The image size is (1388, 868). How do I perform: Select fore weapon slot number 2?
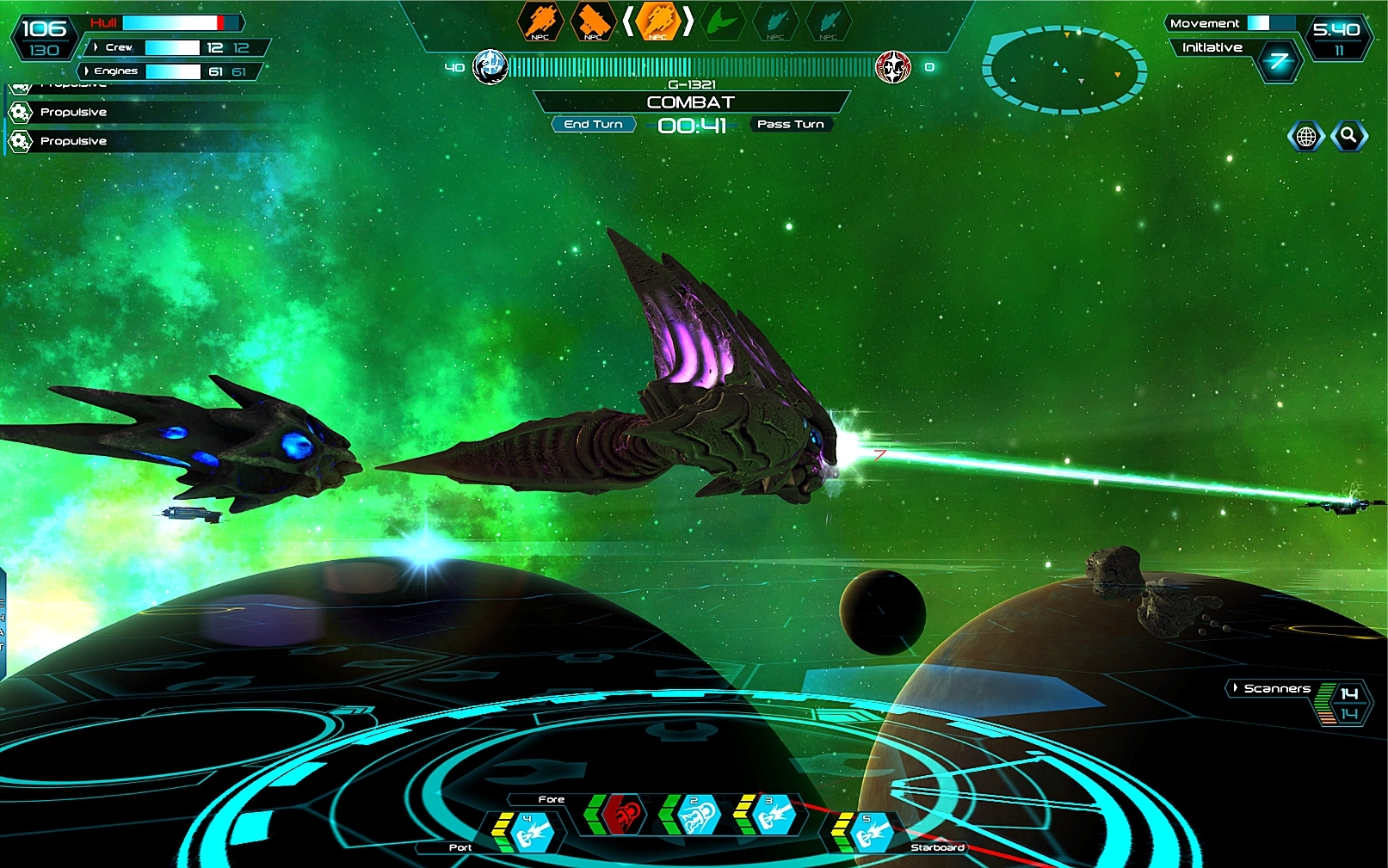click(x=698, y=814)
